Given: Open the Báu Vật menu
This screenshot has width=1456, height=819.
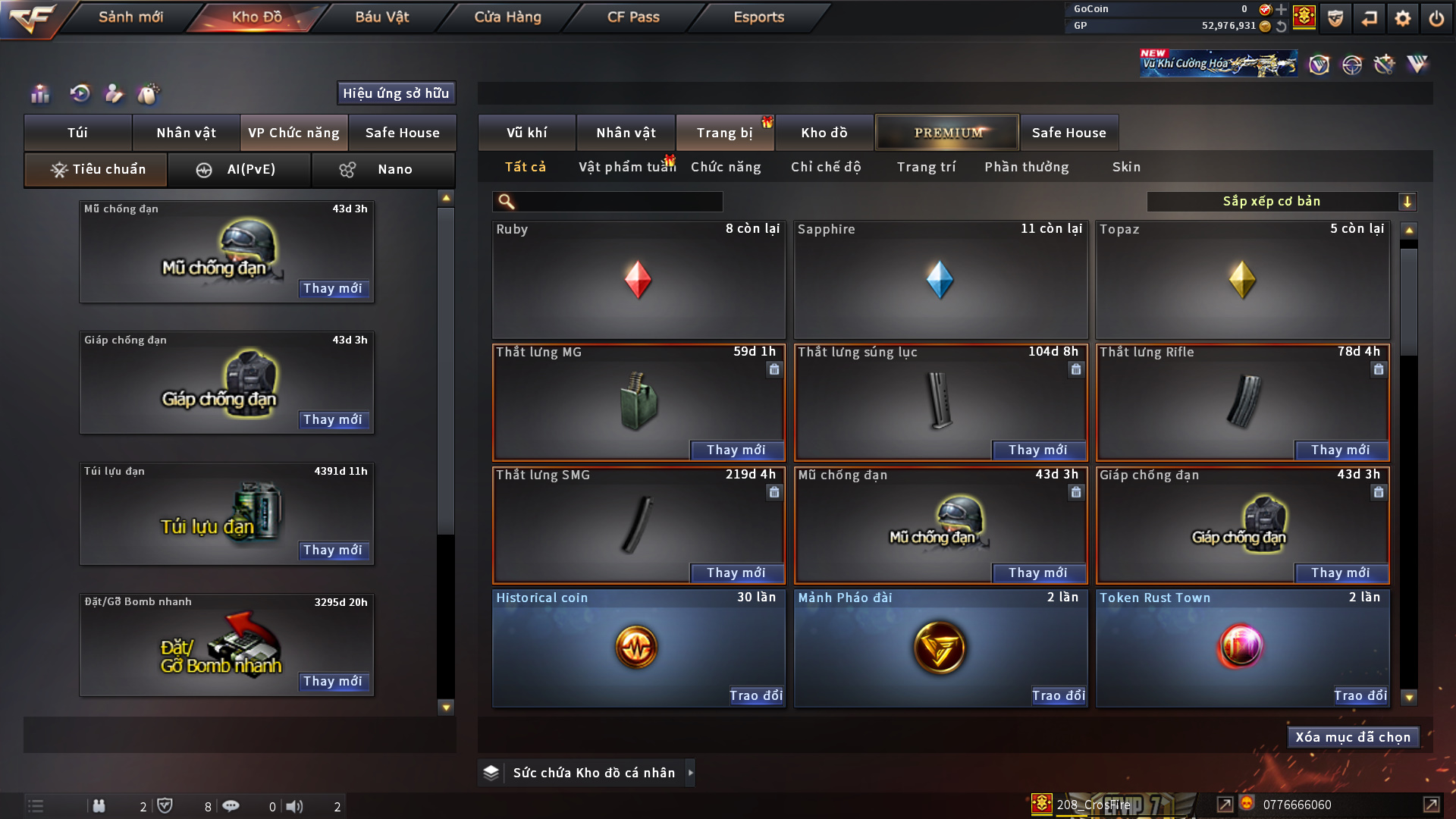Looking at the screenshot, I should 381,17.
